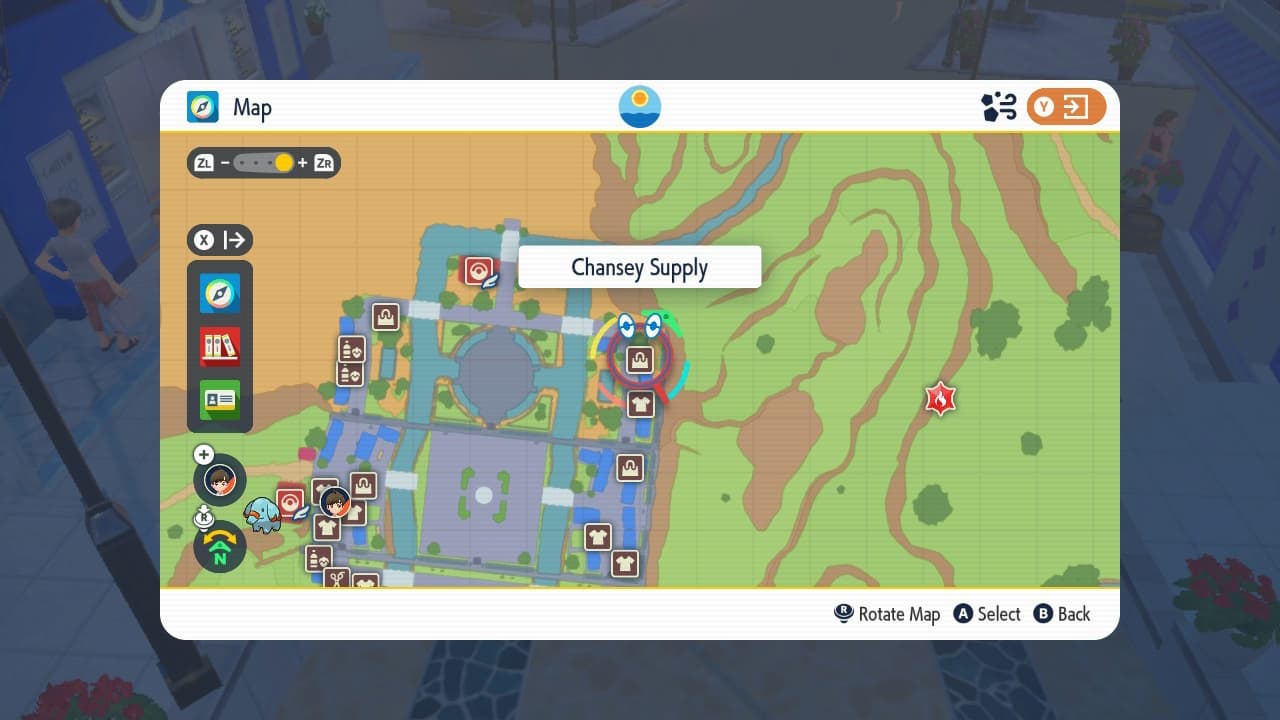Click the plus zoom-in control above the avatar
The height and width of the screenshot is (720, 1280).
(204, 454)
